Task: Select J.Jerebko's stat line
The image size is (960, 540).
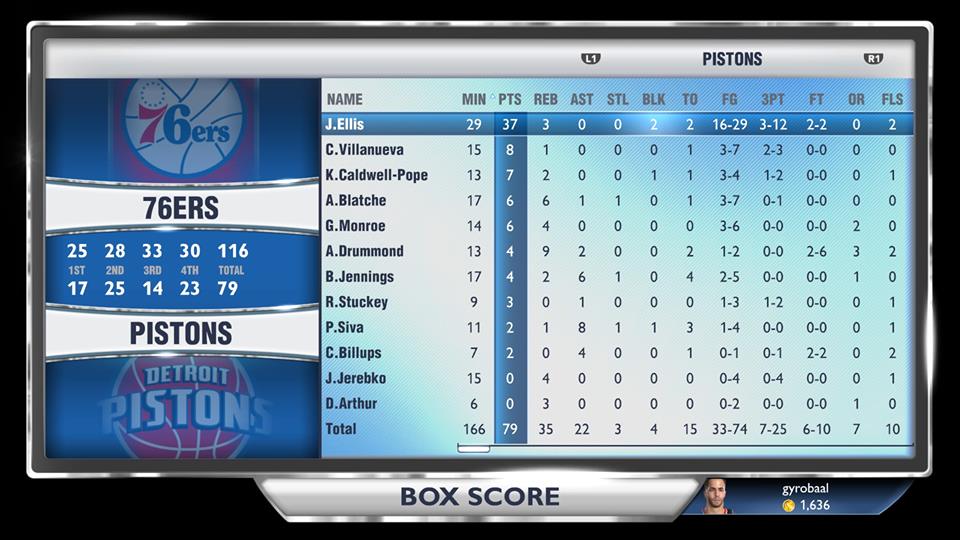Action: tap(355, 378)
